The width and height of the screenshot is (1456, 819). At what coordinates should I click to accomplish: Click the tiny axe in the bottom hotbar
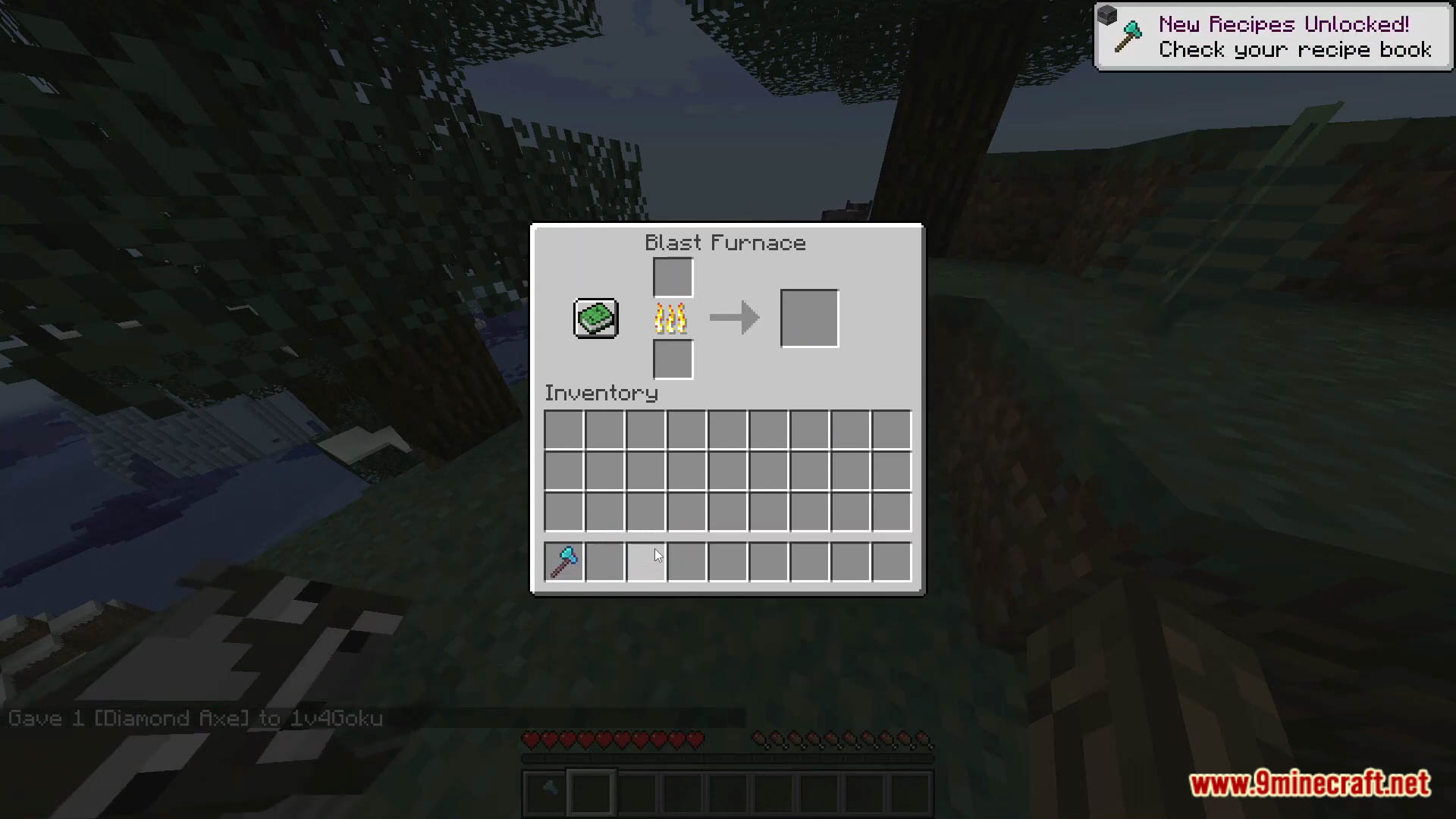click(548, 789)
